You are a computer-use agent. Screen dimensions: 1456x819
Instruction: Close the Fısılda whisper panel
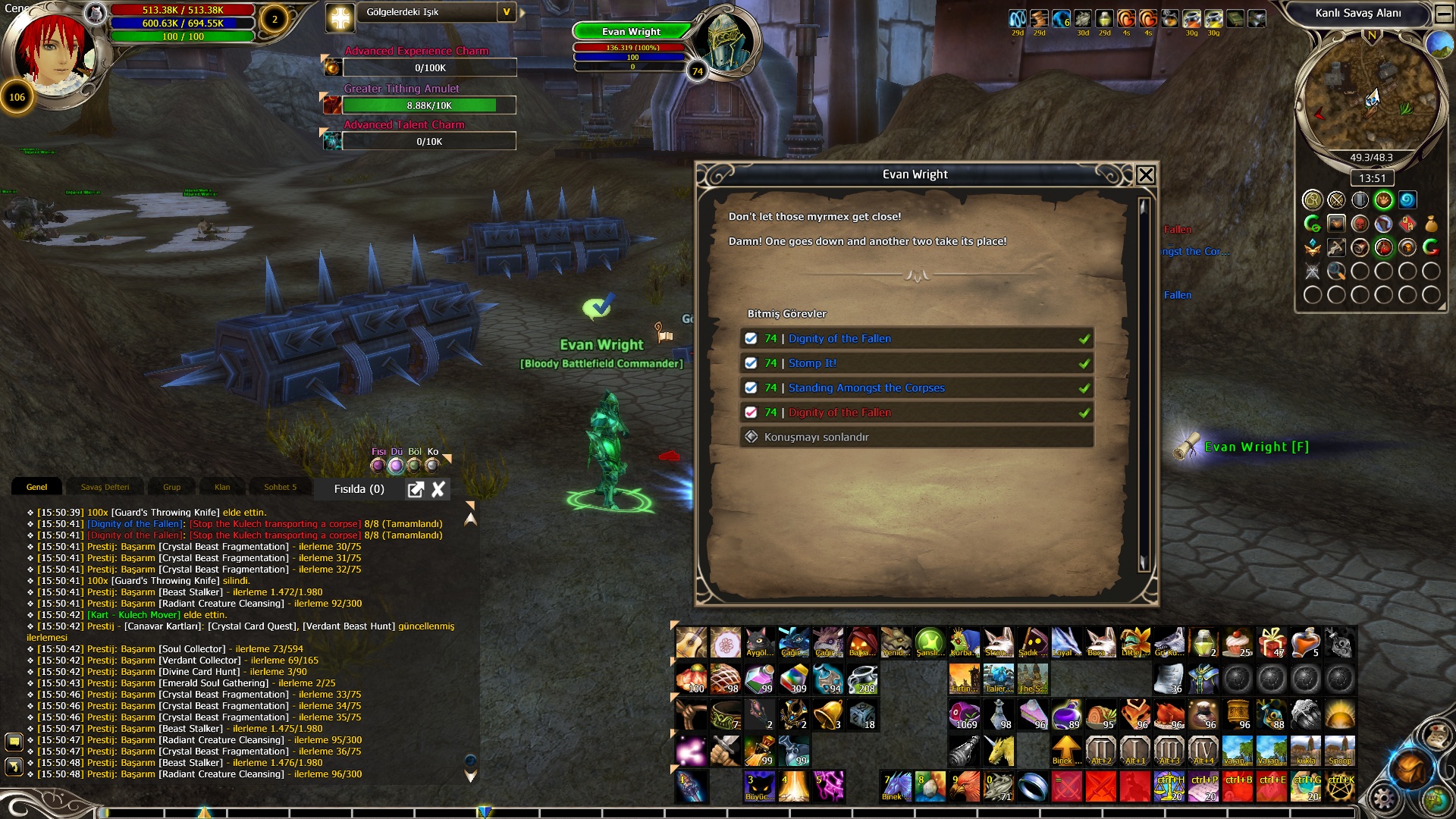tap(438, 490)
